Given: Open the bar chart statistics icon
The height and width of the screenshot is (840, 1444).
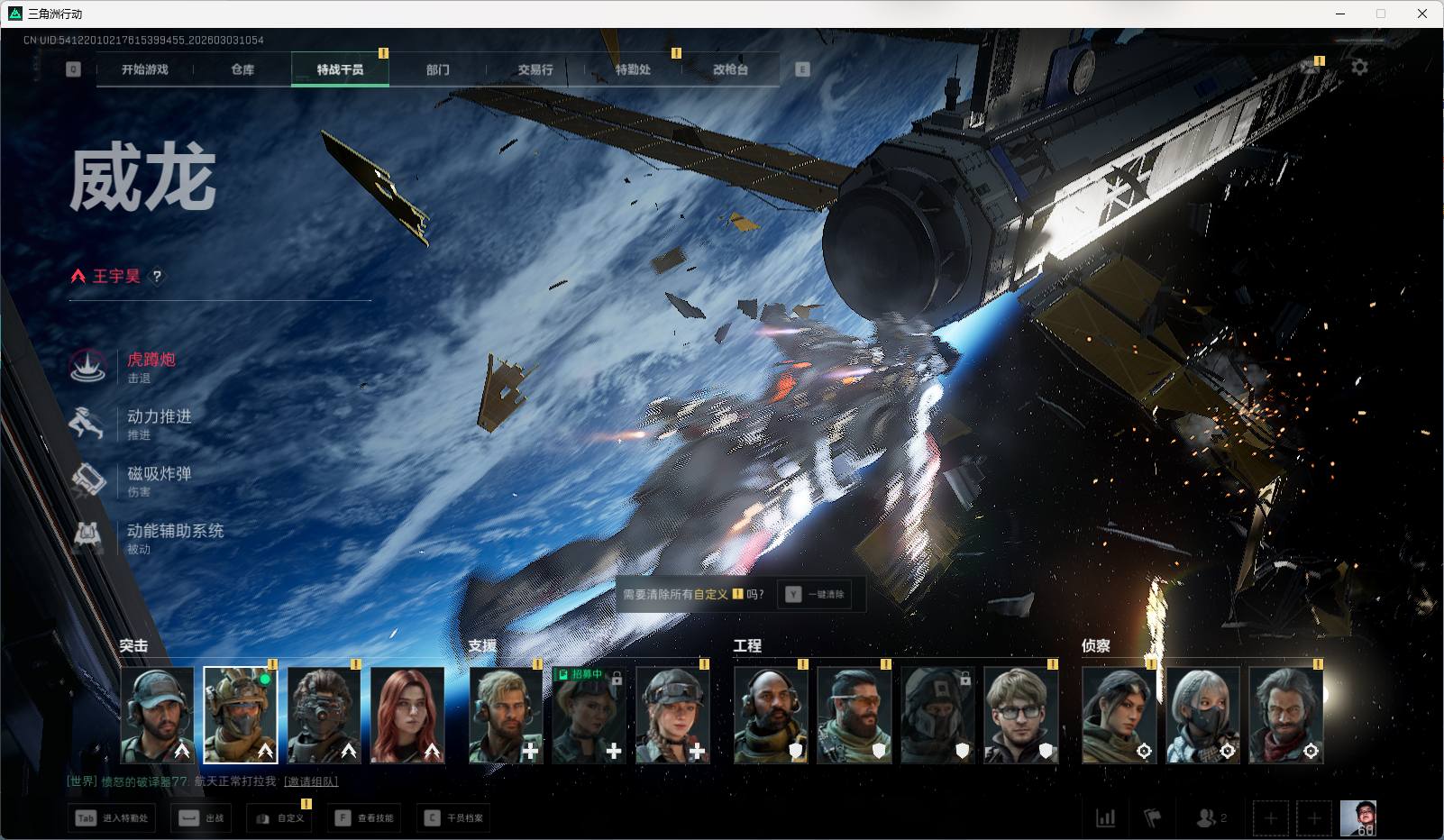Looking at the screenshot, I should [x=1105, y=818].
